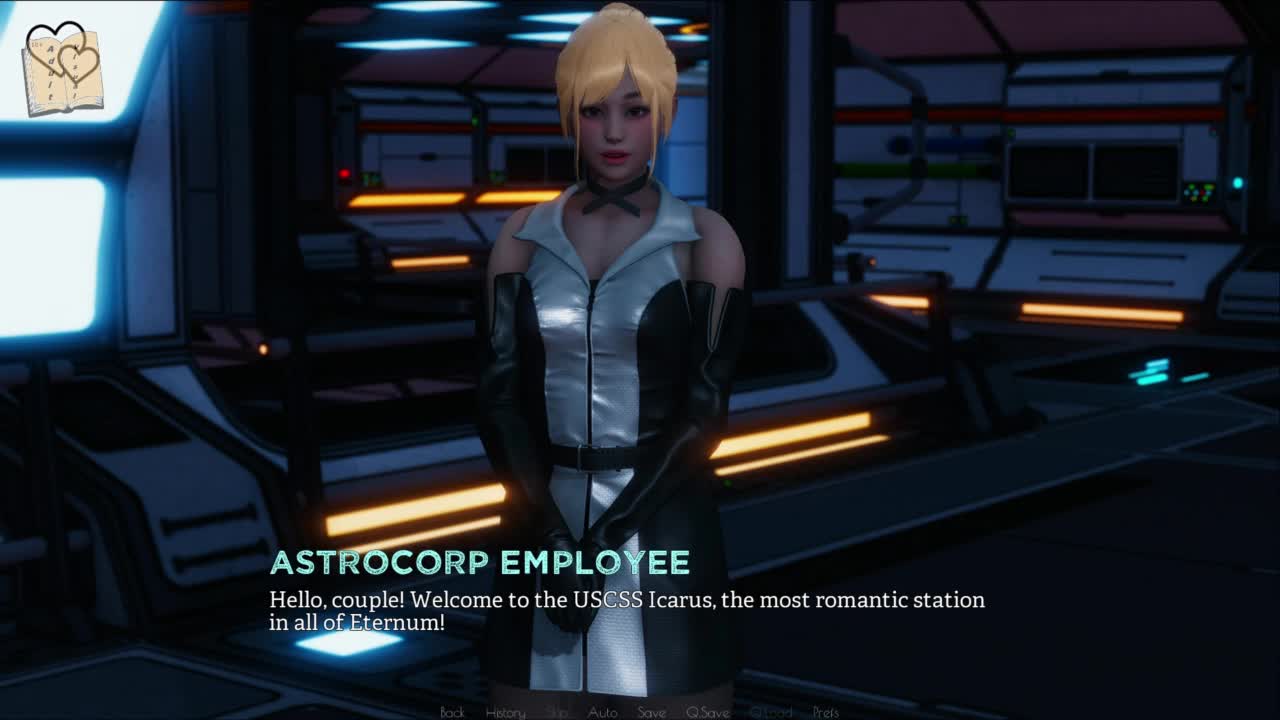1280x720 pixels.
Task: Toggle Skip mode in quick menu
Action: [557, 712]
